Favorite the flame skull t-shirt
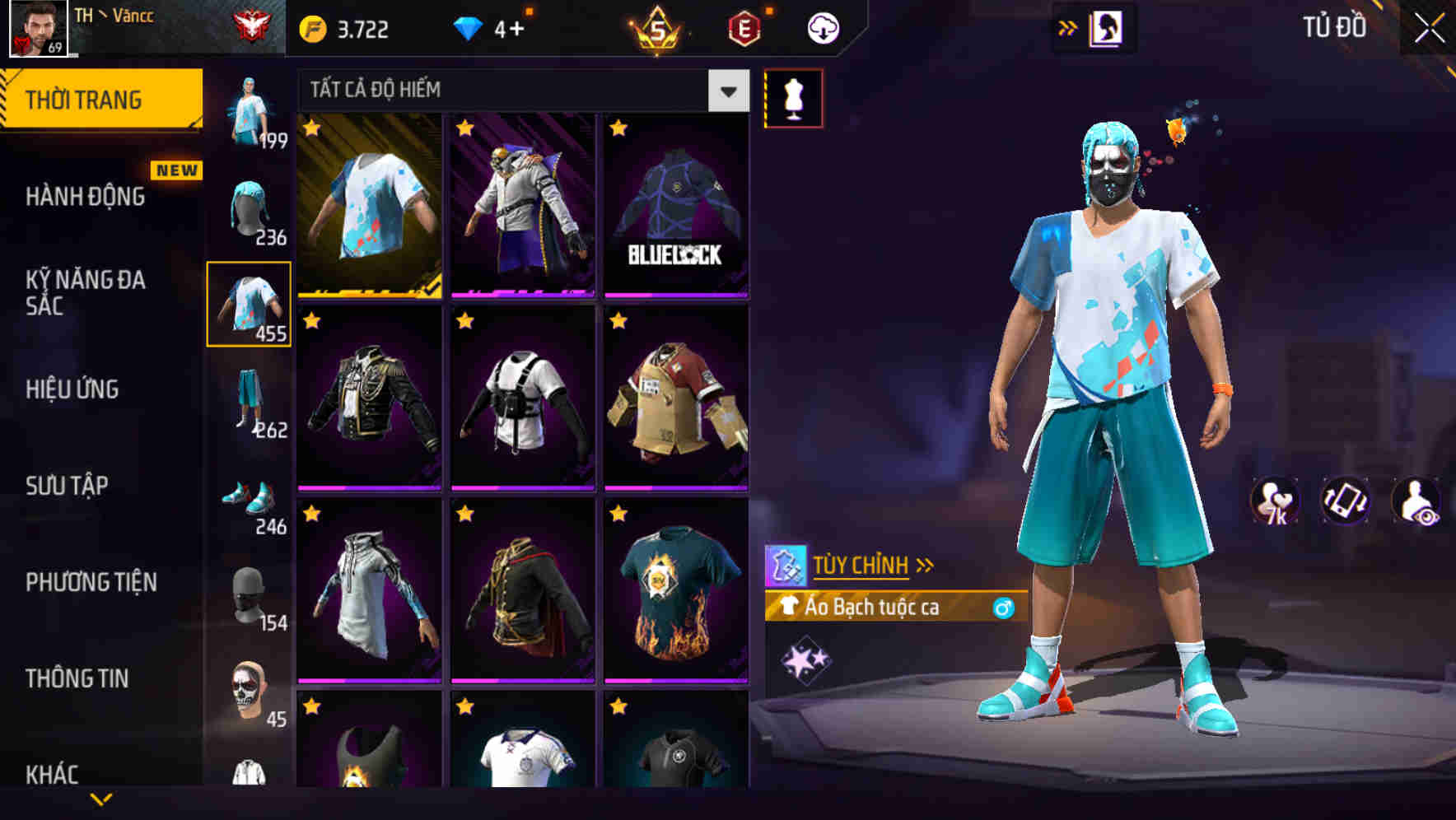 click(x=616, y=514)
